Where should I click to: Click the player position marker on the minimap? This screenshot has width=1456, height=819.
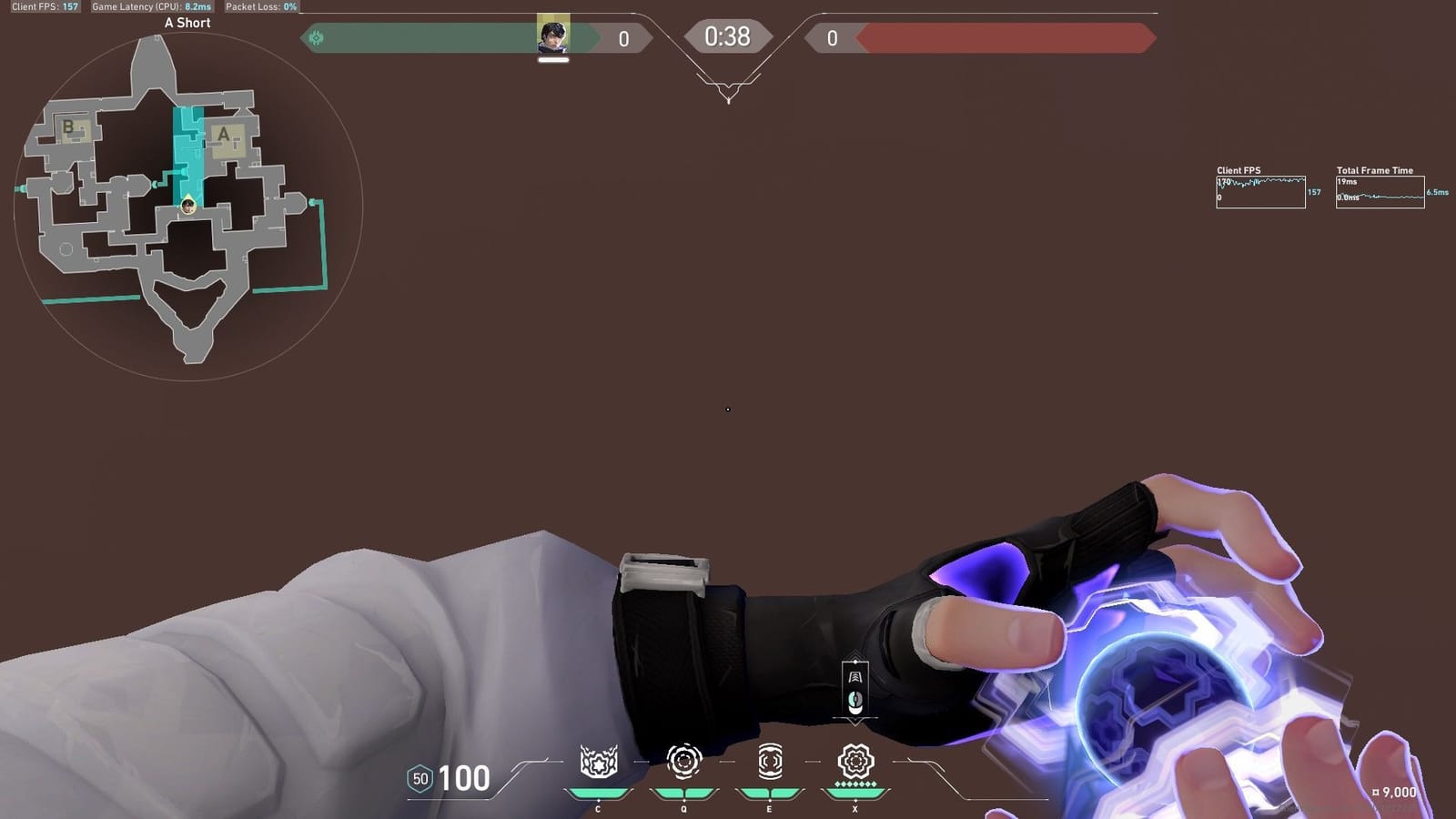point(187,204)
